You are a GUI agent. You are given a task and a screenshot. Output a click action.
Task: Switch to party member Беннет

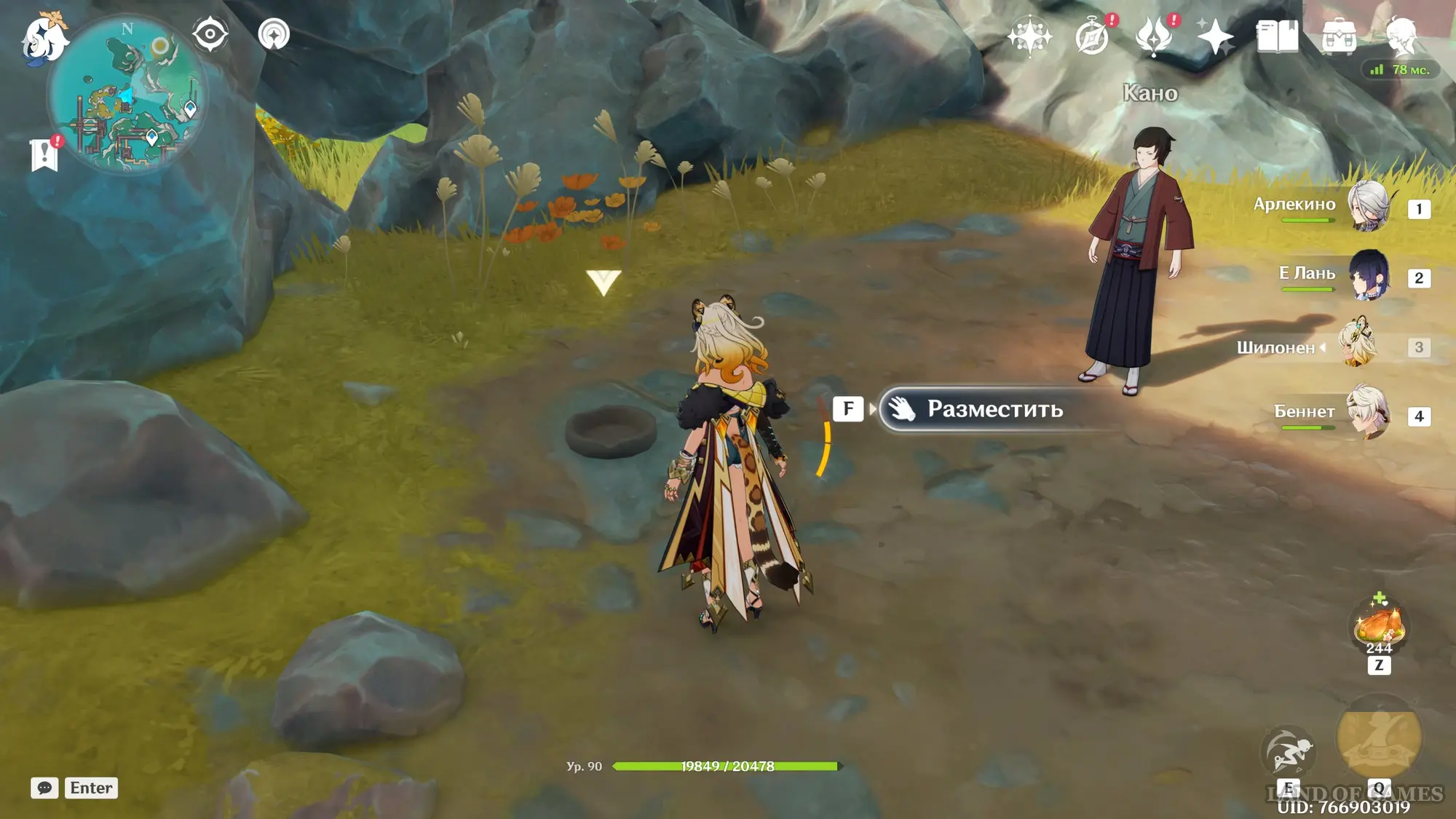coord(1367,414)
